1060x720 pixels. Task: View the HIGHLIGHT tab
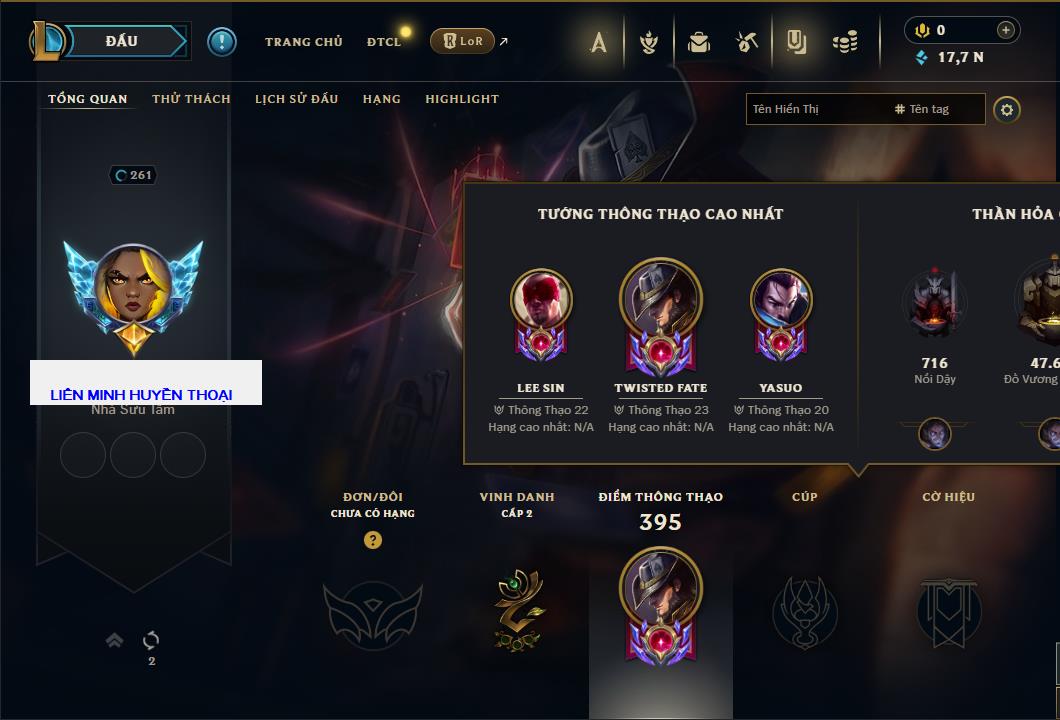(461, 99)
